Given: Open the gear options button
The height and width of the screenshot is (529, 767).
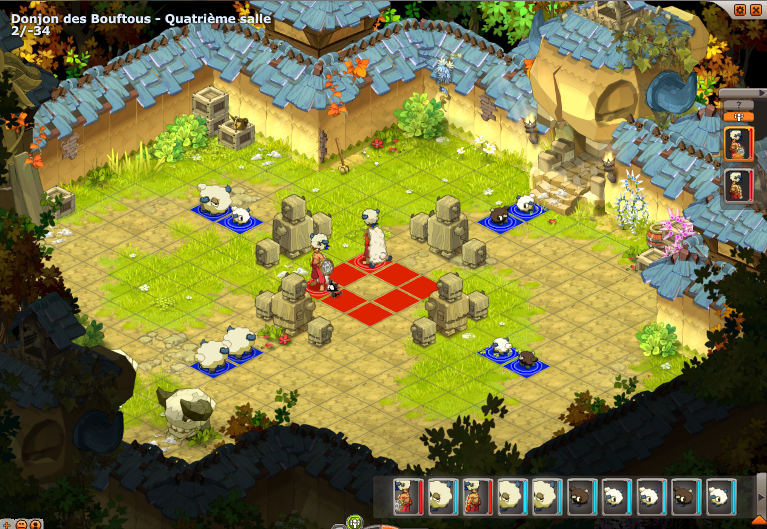Looking at the screenshot, I should (739, 9).
